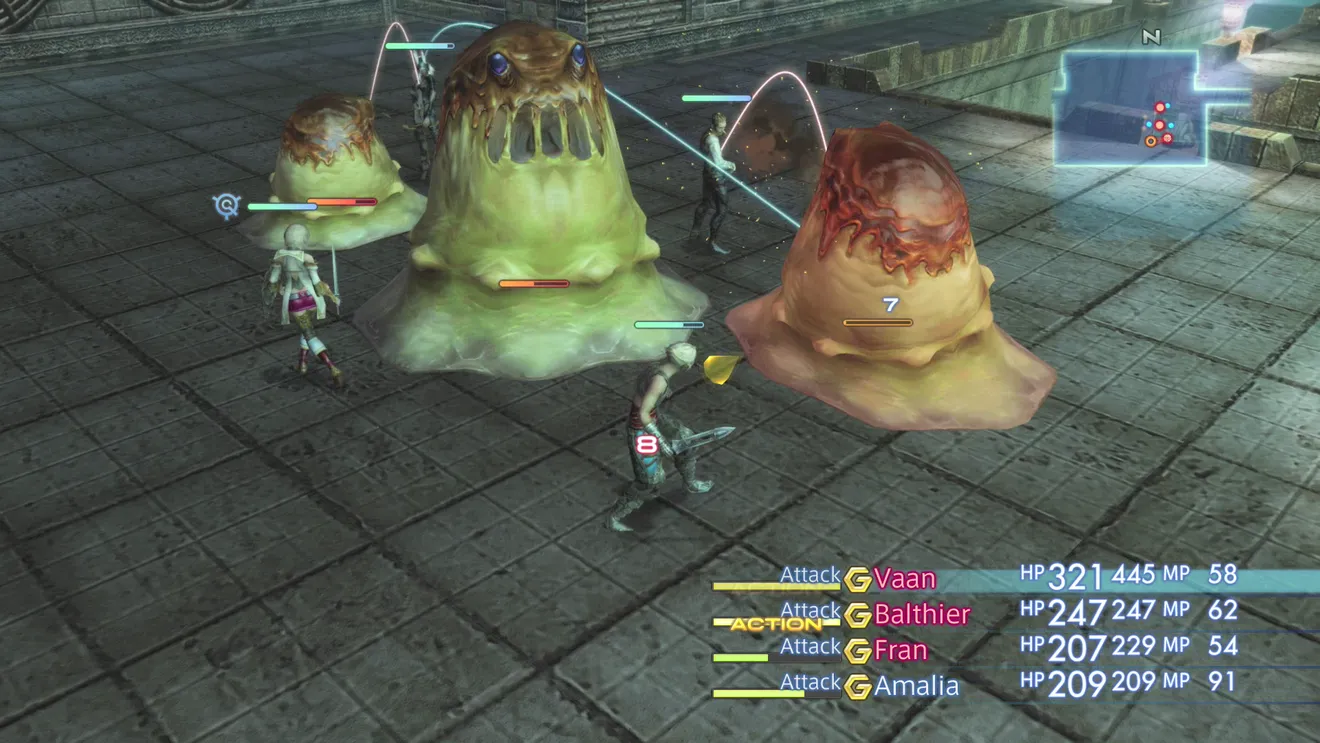This screenshot has width=1320, height=743.
Task: Toggle the gambit icon next to Fran
Action: (857, 652)
